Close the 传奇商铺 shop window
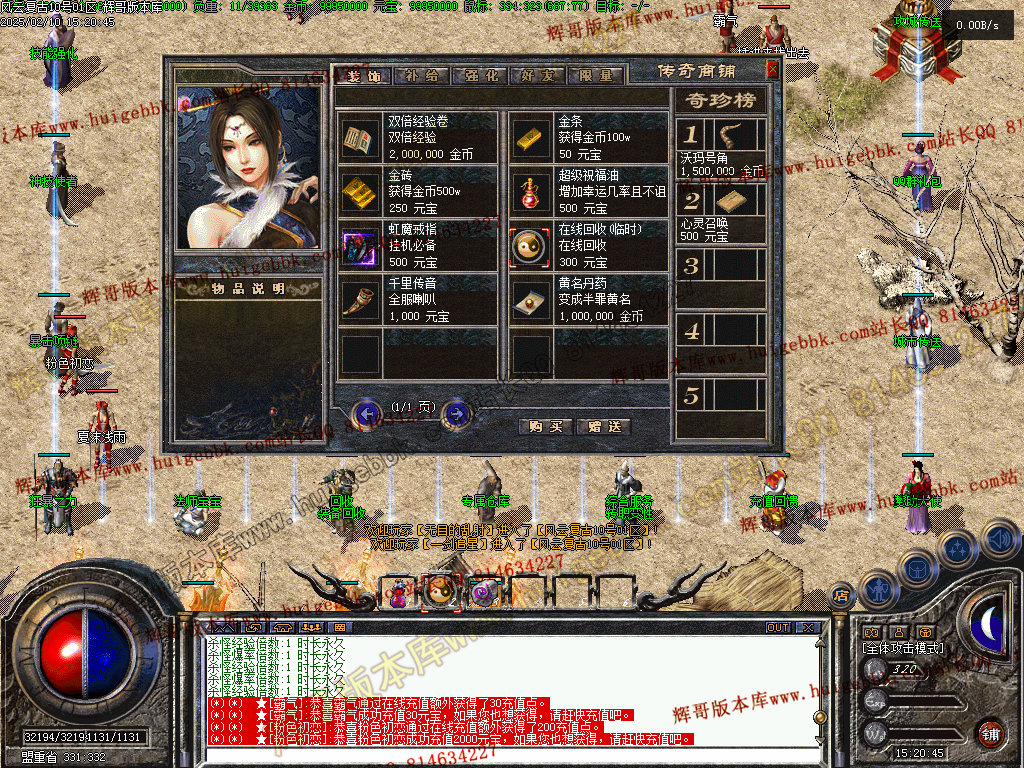The image size is (1024, 768). click(772, 69)
